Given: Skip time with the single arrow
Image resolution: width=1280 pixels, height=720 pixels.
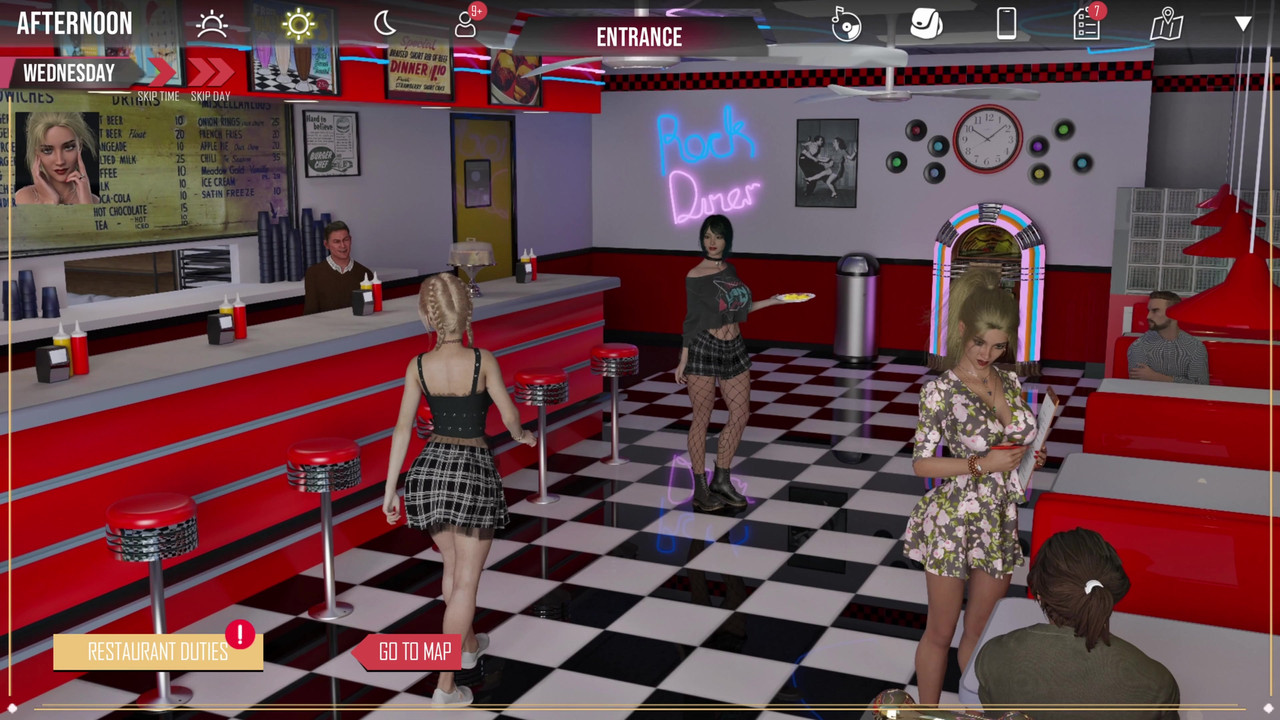Looking at the screenshot, I should pyautogui.click(x=160, y=72).
